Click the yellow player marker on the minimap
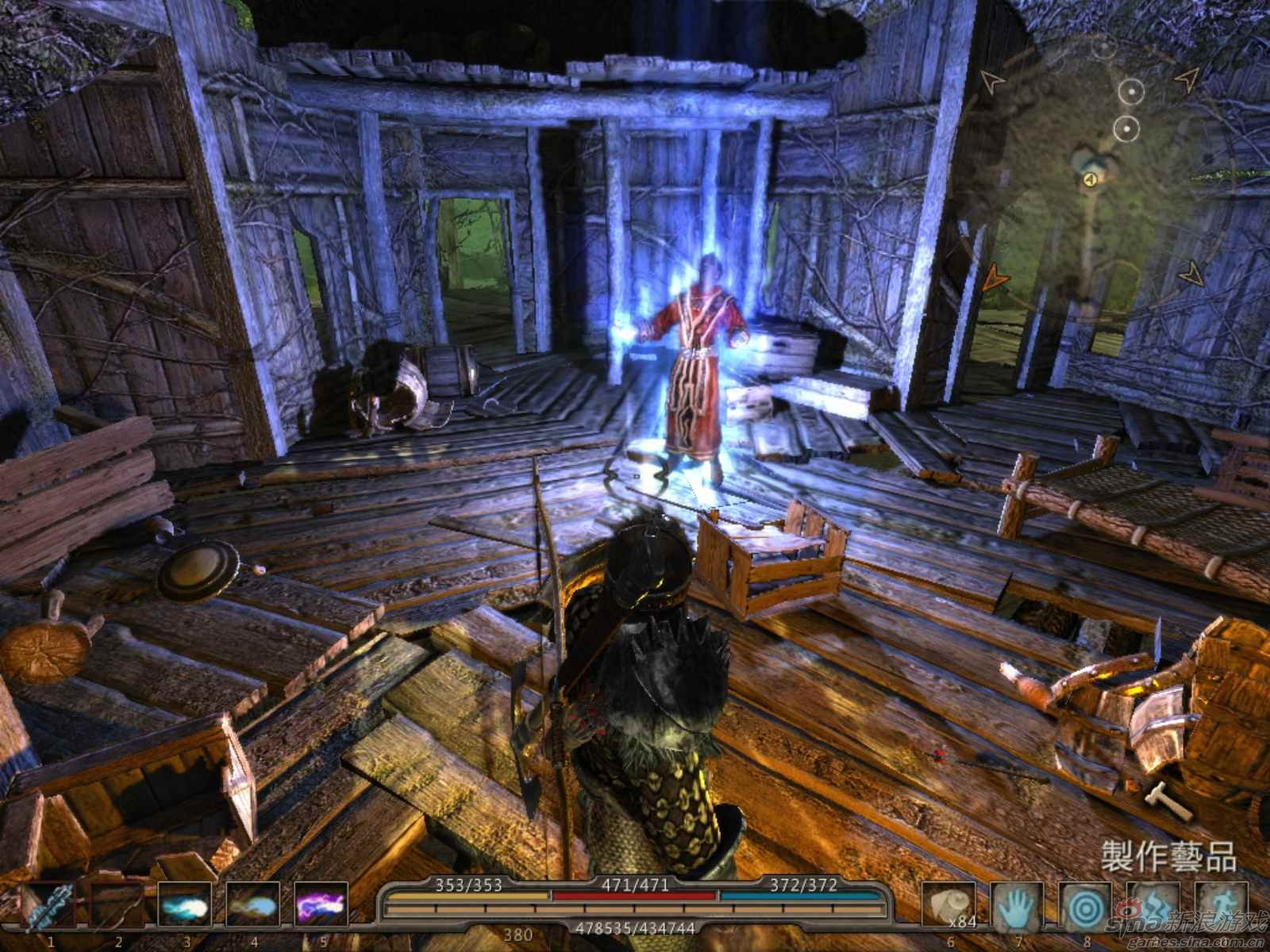Viewport: 1270px width, 952px height. point(1090,180)
